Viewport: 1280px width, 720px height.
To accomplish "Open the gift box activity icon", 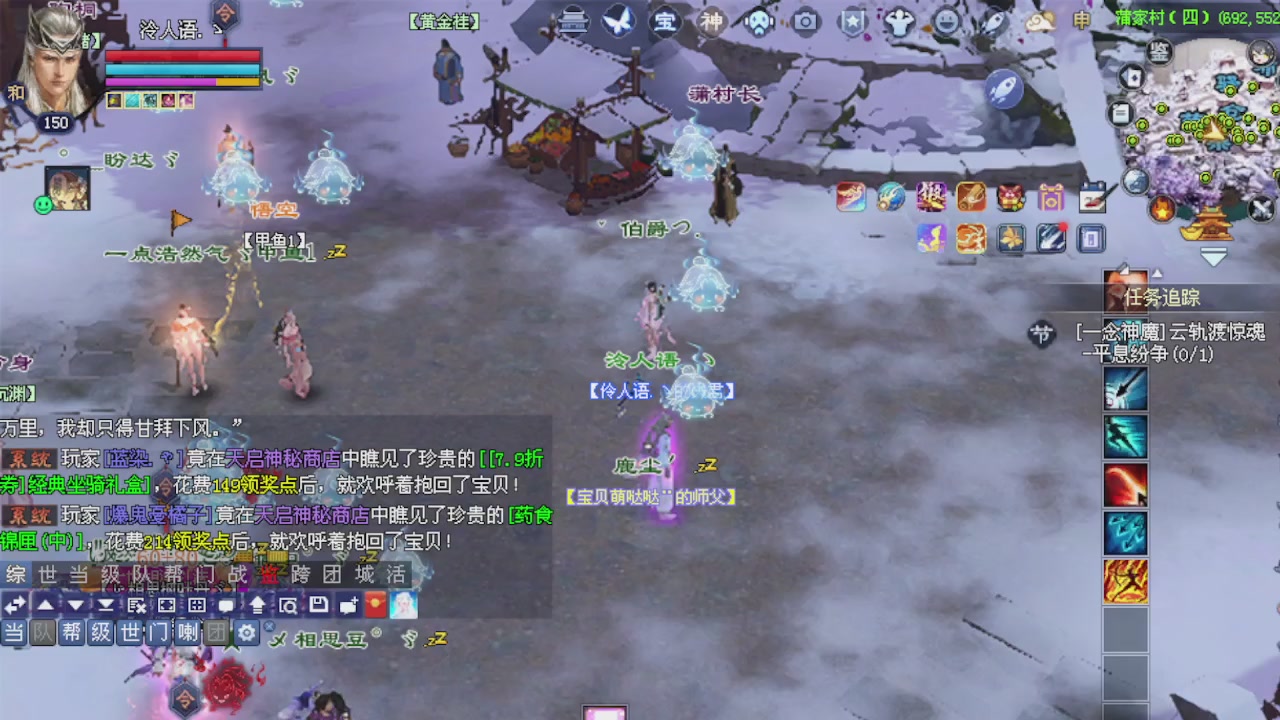I will [1010, 198].
